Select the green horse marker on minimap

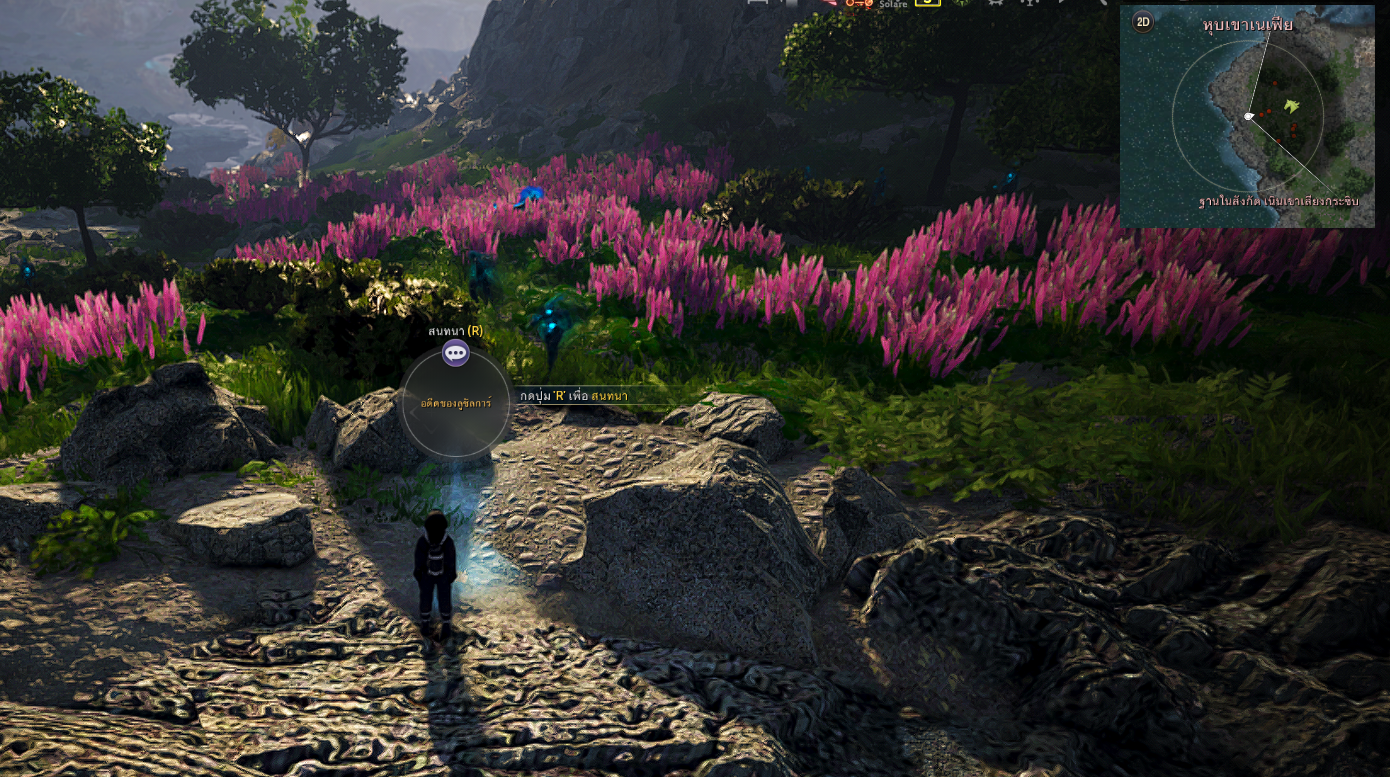[x=1292, y=105]
